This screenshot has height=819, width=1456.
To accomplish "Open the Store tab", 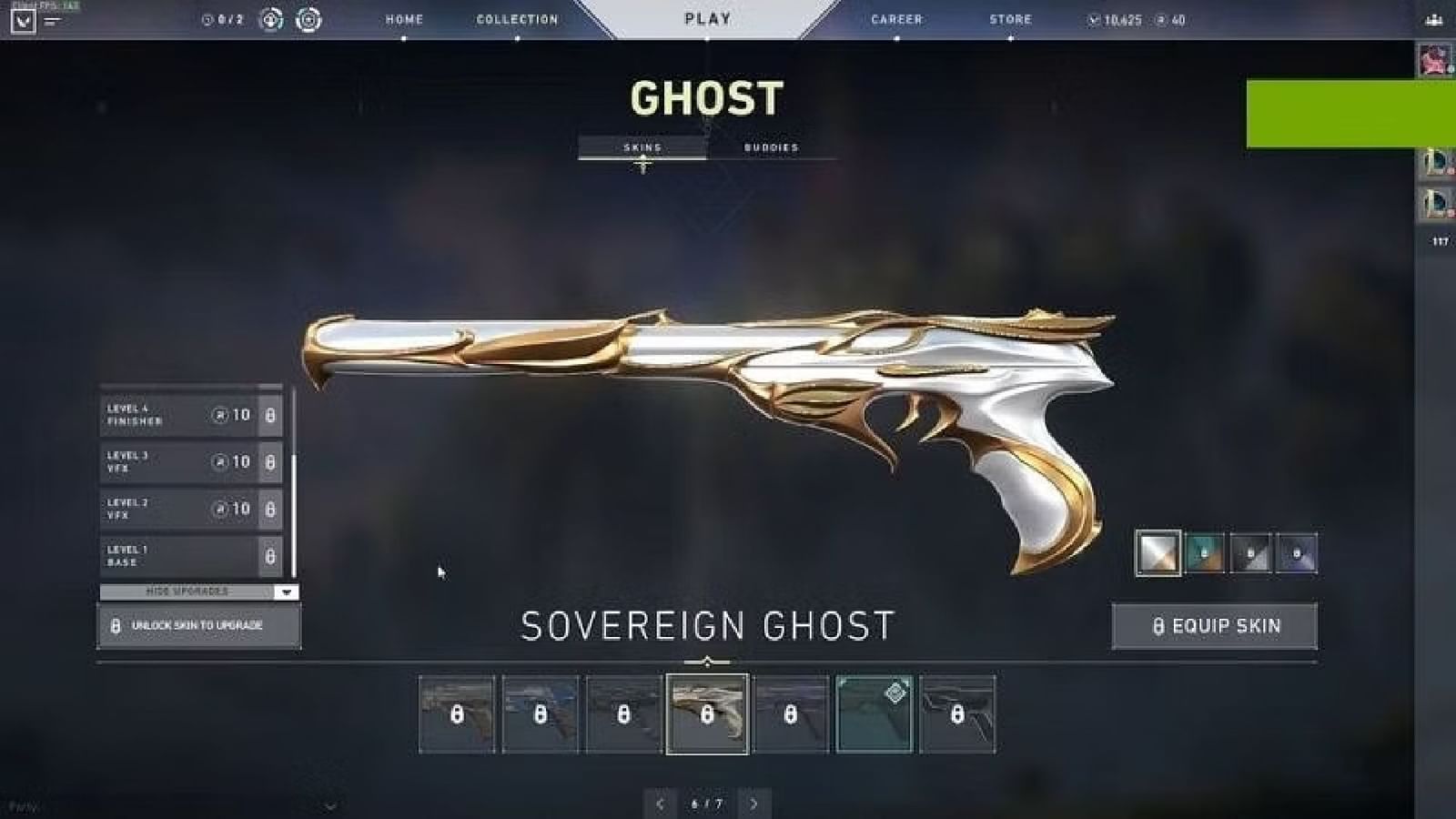I will pyautogui.click(x=1010, y=19).
